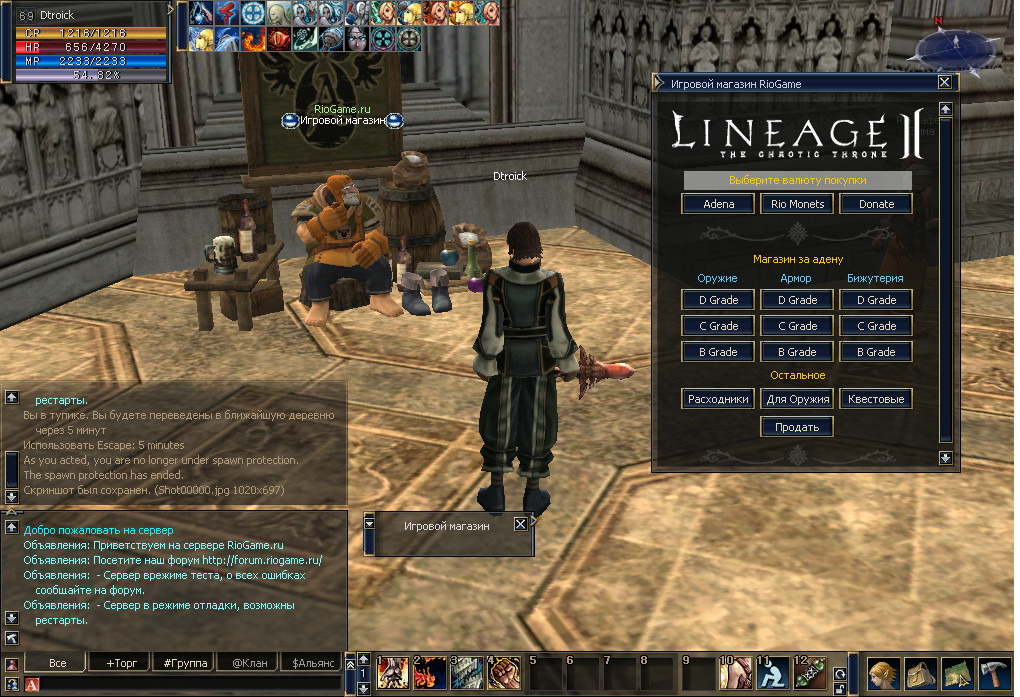The image size is (1020, 697).
Task: Close the Игровой магазин RioGame window
Action: click(x=944, y=84)
